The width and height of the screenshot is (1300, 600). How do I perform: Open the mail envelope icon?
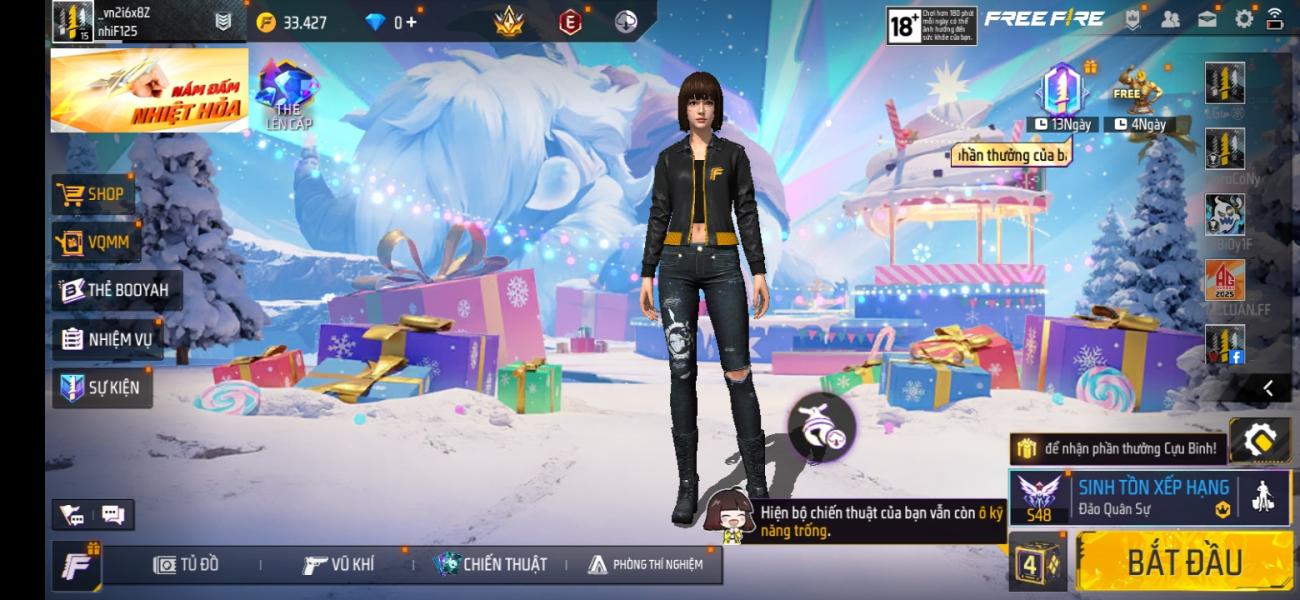tap(1208, 18)
